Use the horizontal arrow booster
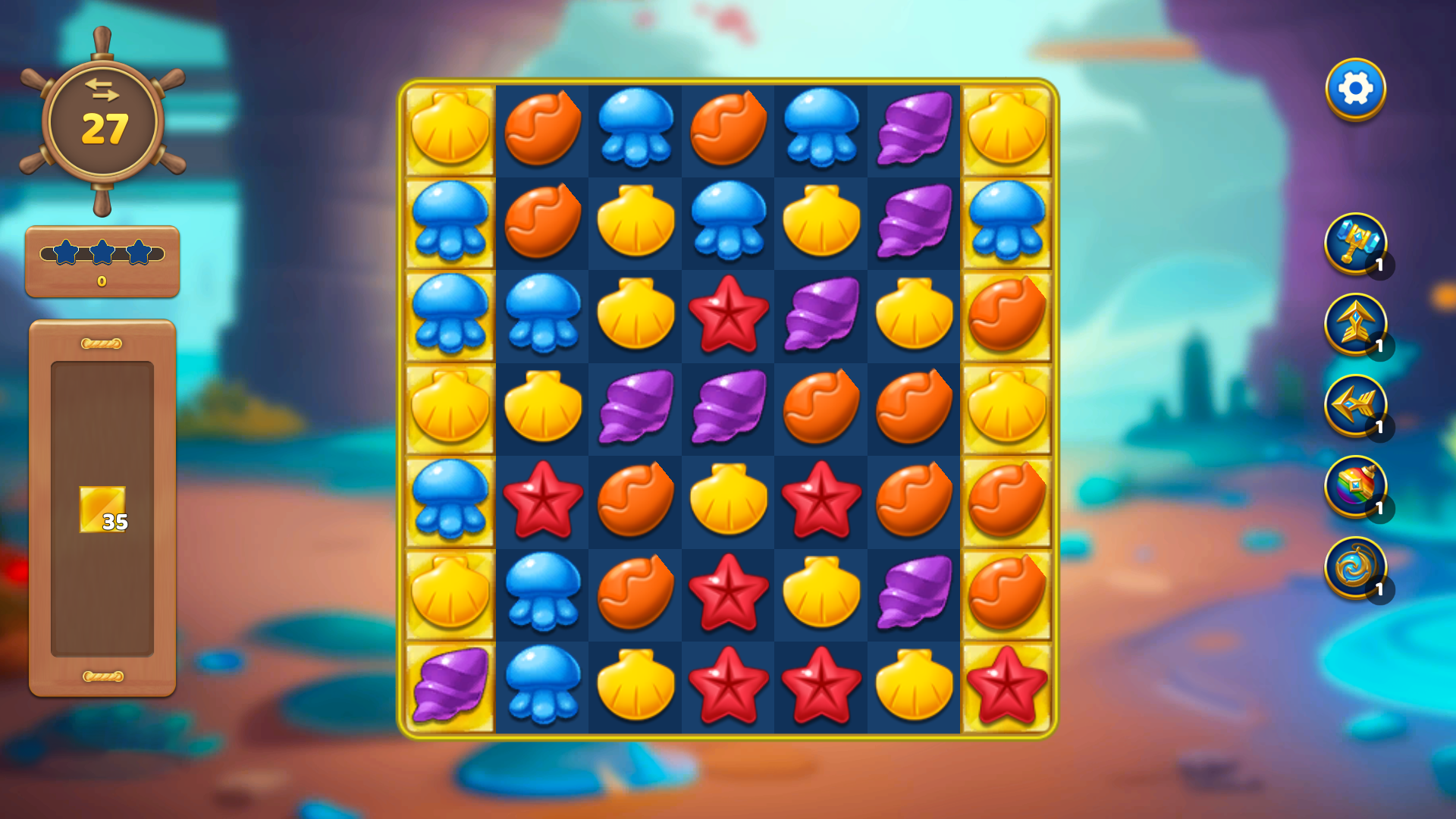Screen dimensions: 1456x819 (1357, 408)
